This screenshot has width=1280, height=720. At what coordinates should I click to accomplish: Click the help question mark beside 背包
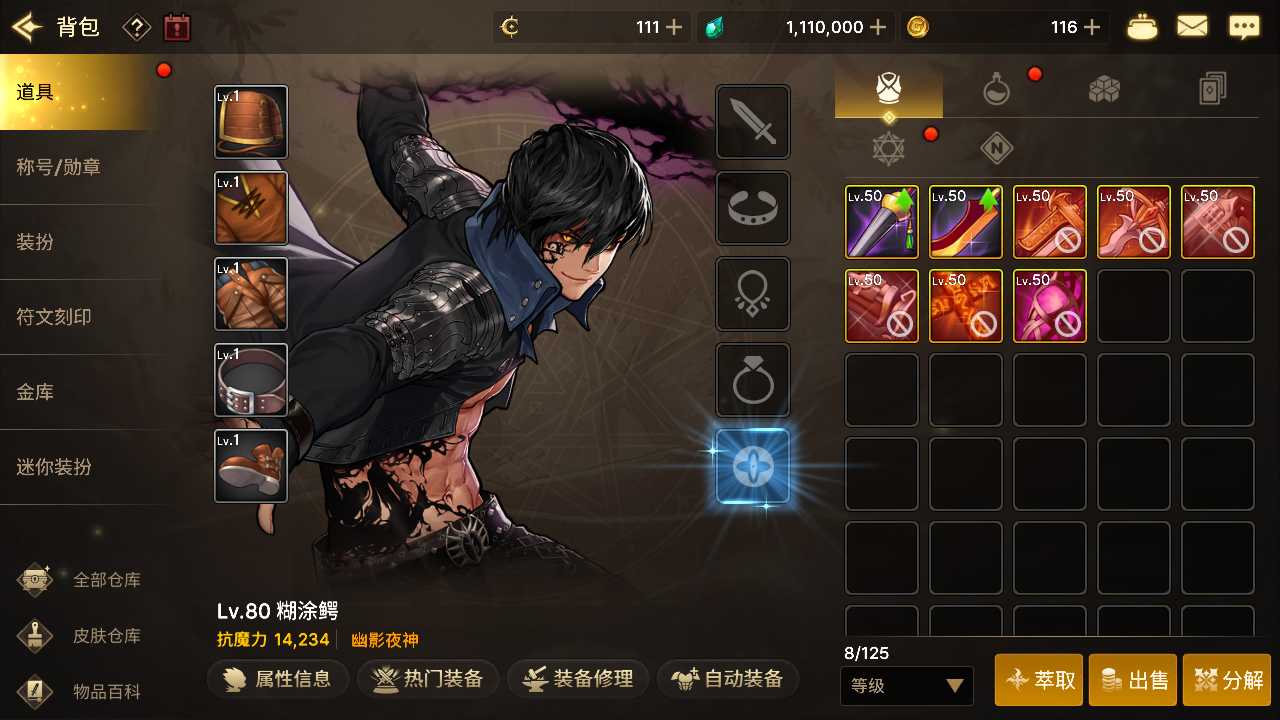tap(136, 27)
